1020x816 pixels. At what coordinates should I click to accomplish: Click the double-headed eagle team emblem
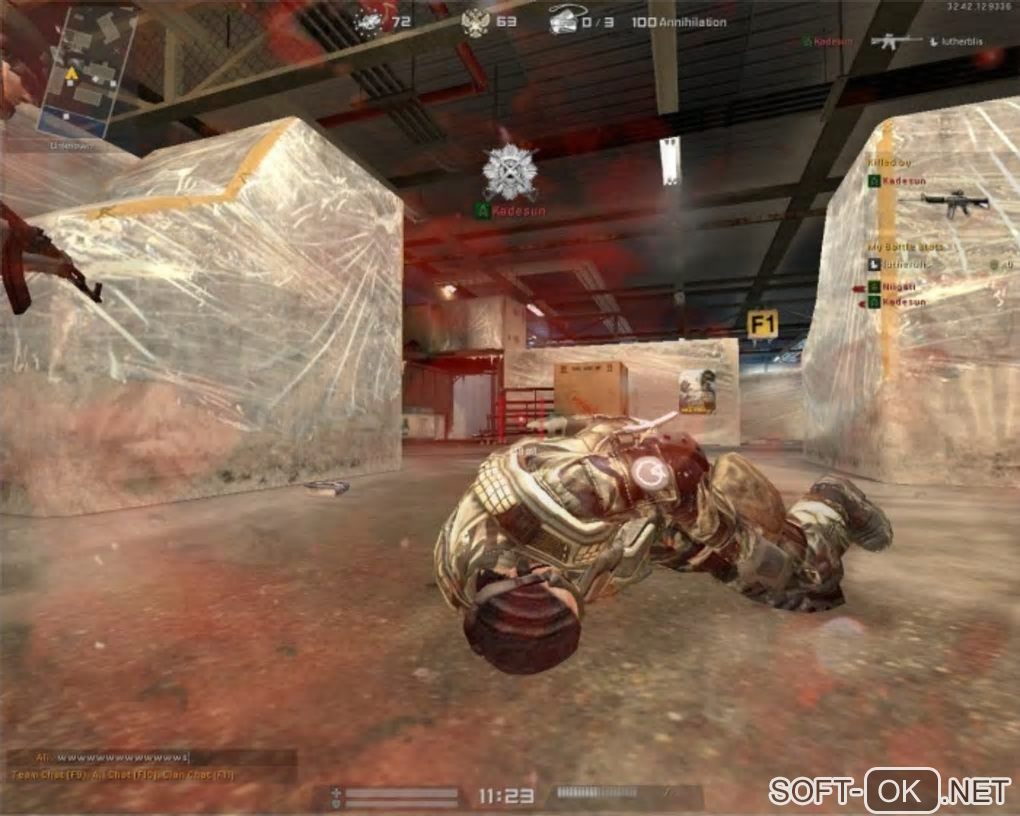(x=476, y=21)
